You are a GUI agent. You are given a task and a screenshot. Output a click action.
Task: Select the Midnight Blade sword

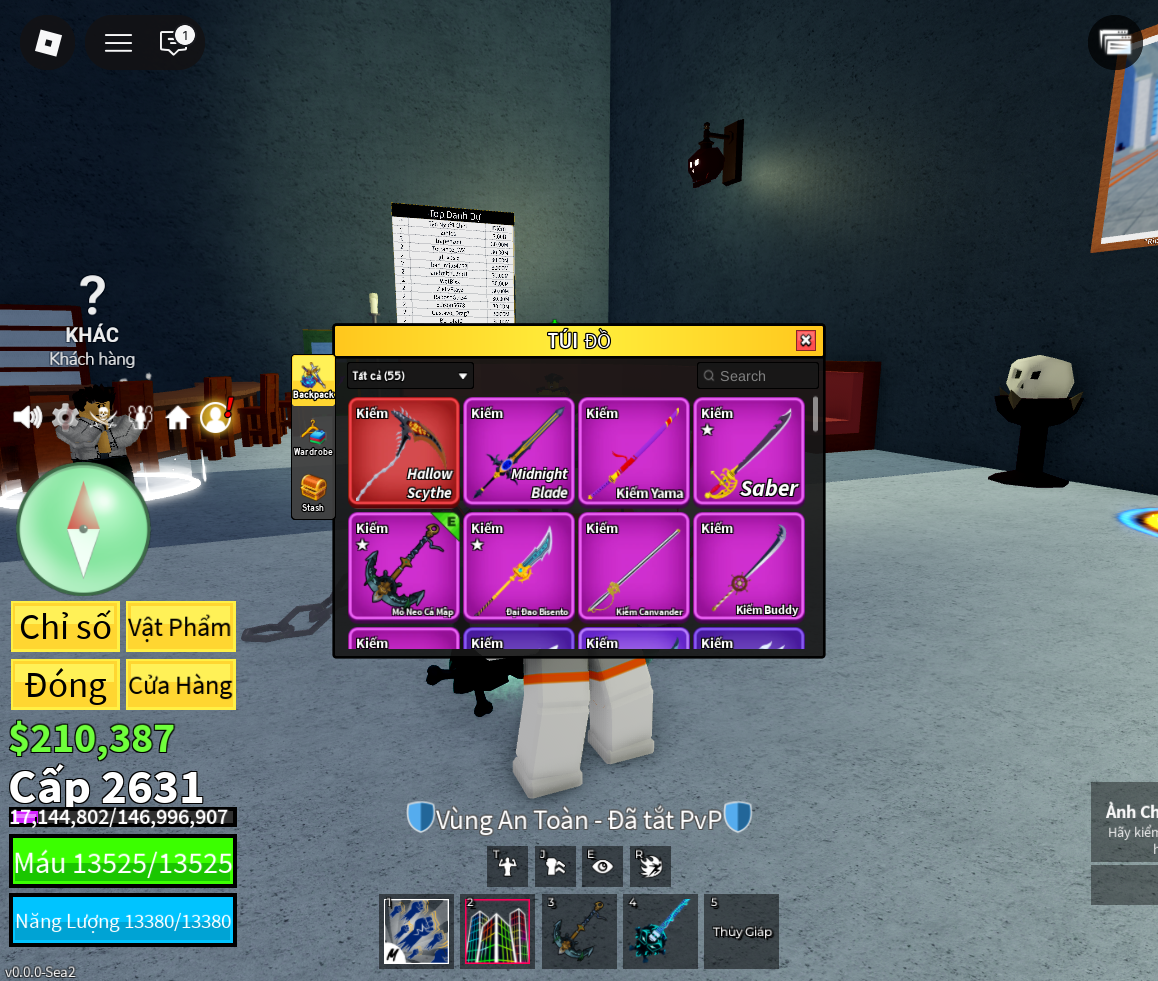point(519,452)
